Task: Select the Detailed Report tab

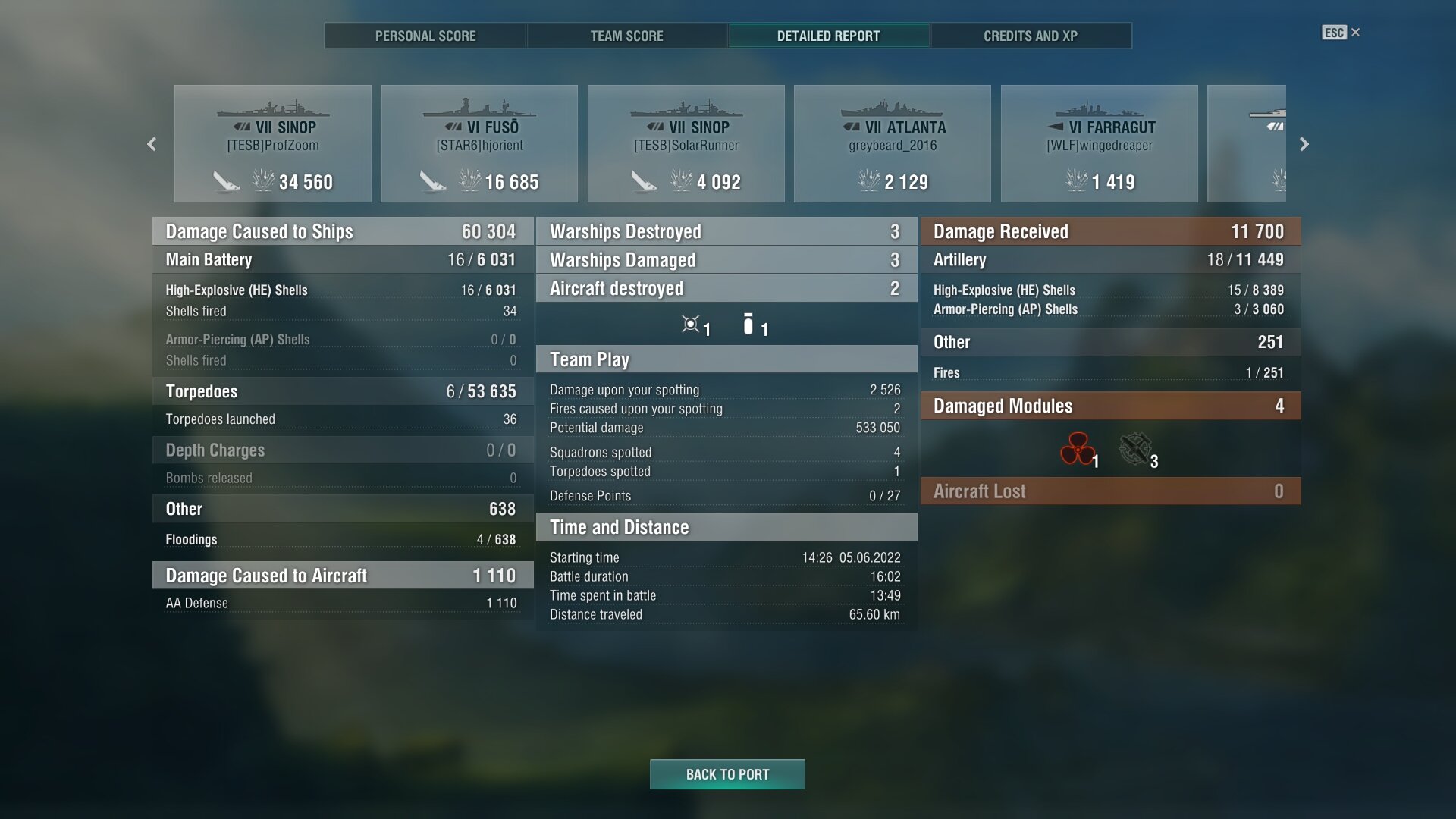Action: 828,36
